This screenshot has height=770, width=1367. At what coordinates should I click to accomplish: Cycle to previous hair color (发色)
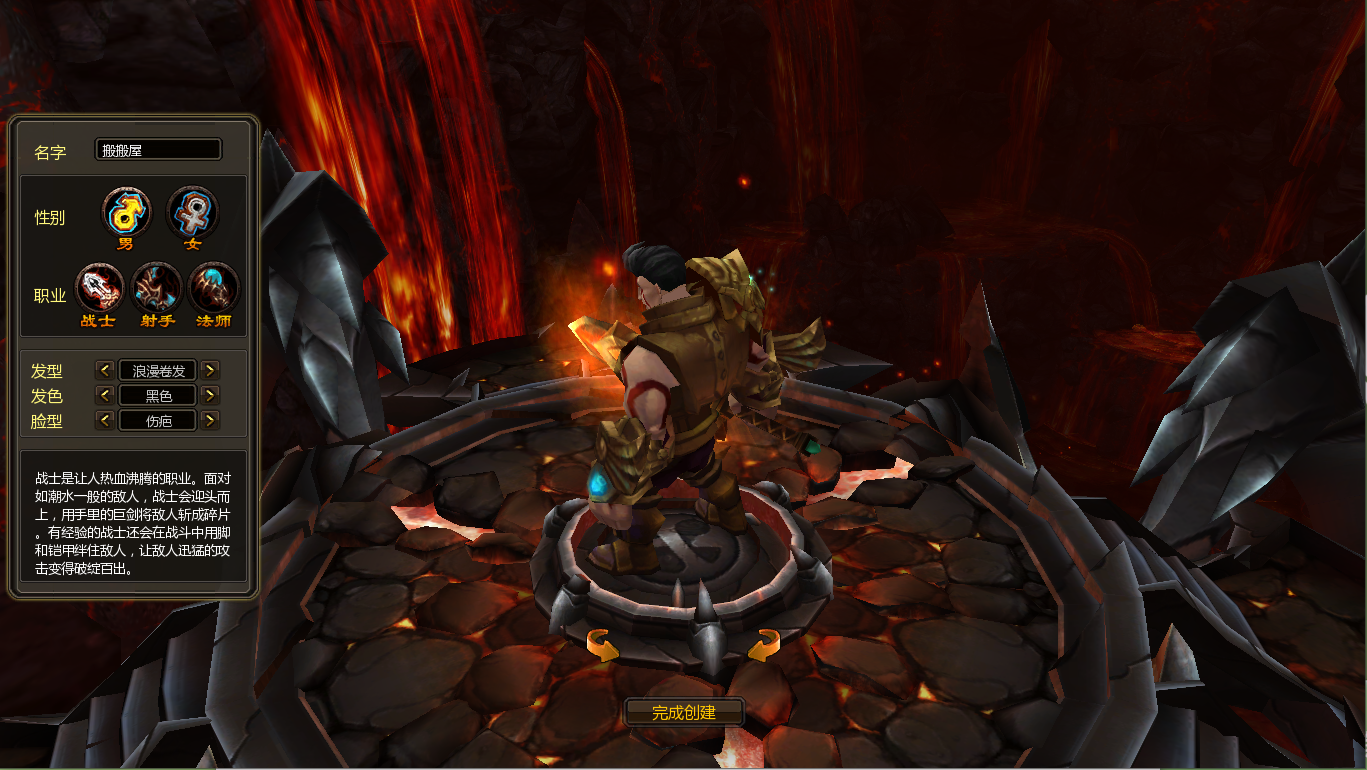coord(104,395)
